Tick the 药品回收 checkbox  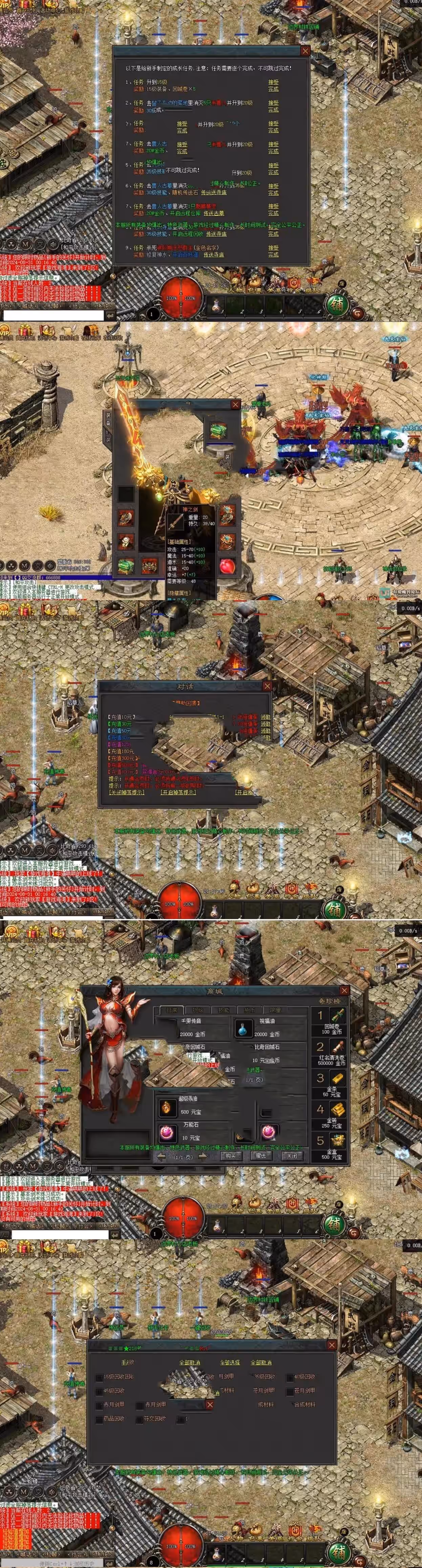[x=99, y=1419]
